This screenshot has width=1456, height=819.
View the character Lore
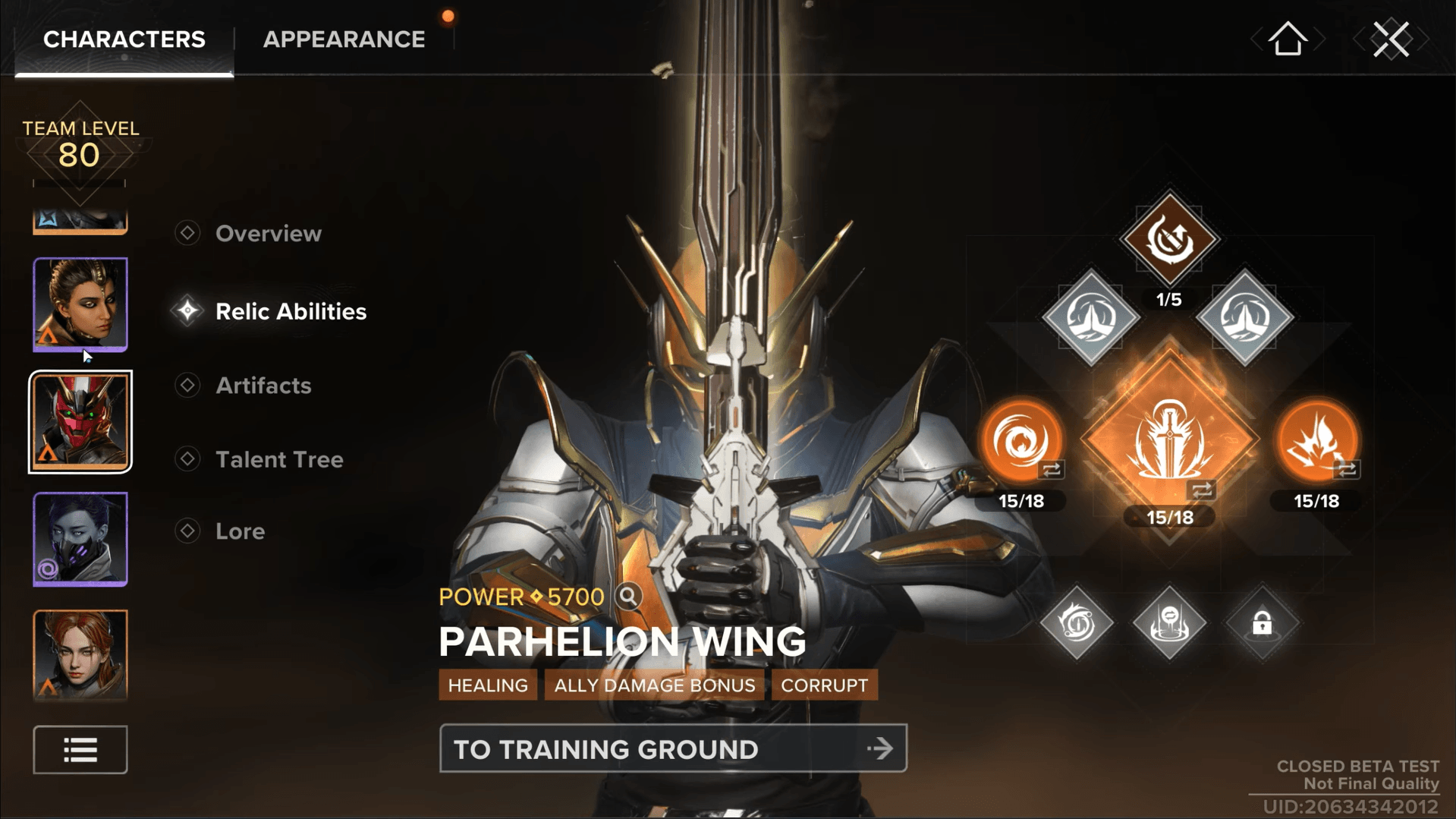click(240, 531)
